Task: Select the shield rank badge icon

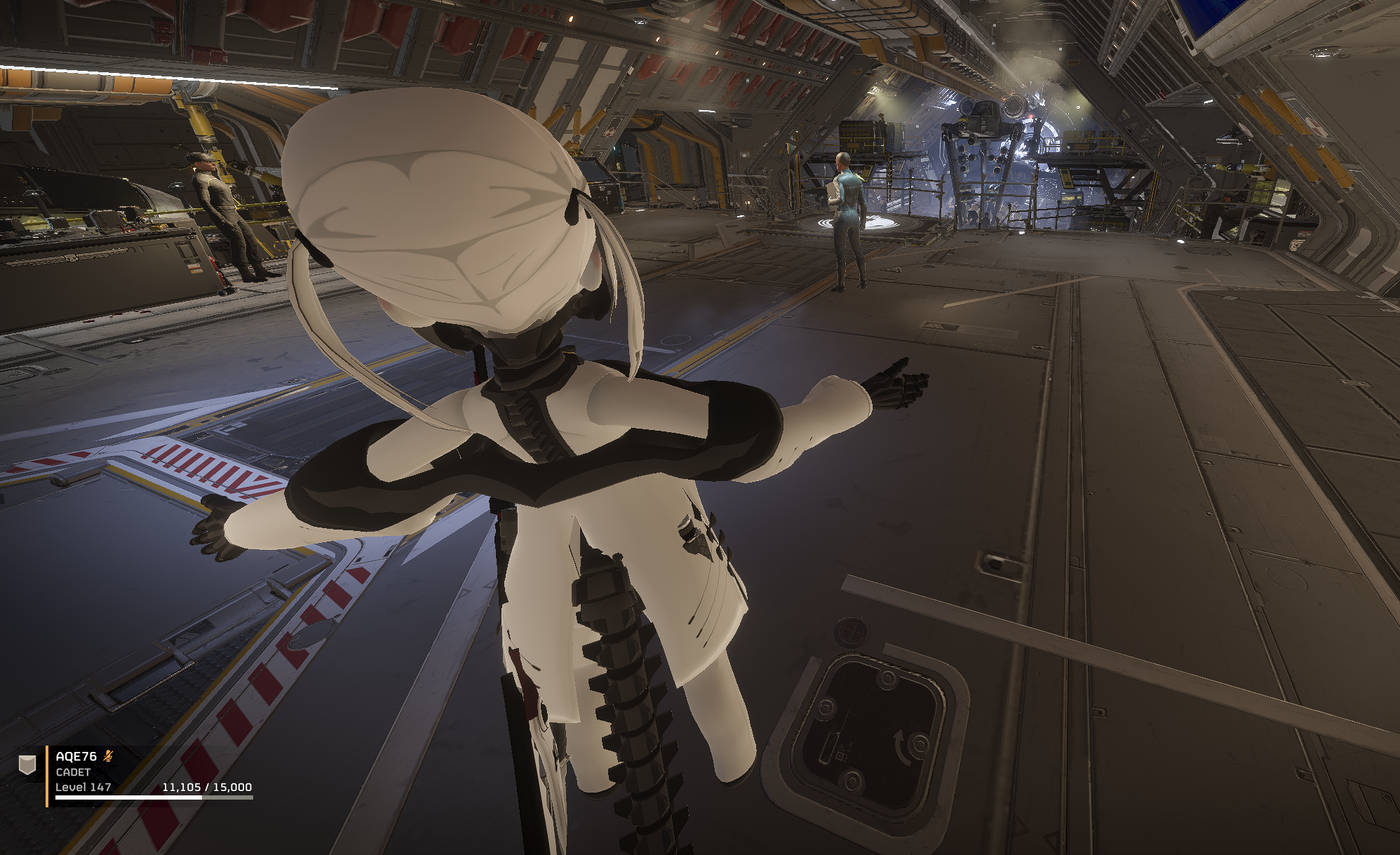Action: [x=27, y=765]
